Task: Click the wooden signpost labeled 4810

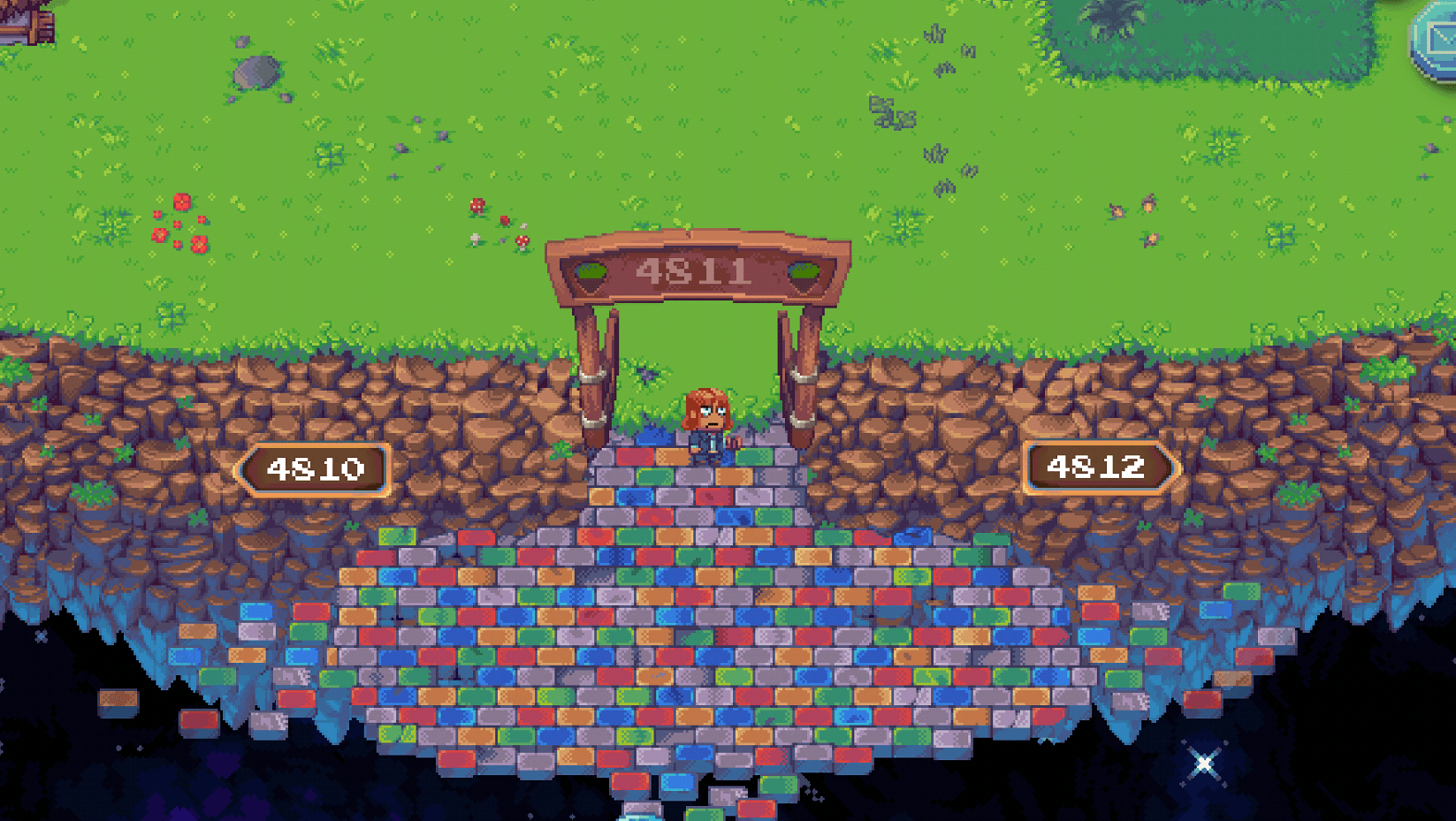Action: (x=318, y=468)
